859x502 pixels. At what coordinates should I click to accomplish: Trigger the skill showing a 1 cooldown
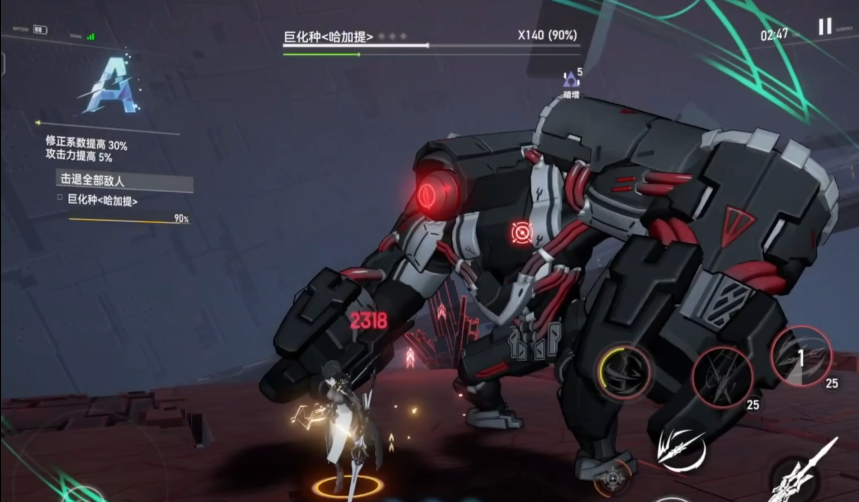coord(801,356)
